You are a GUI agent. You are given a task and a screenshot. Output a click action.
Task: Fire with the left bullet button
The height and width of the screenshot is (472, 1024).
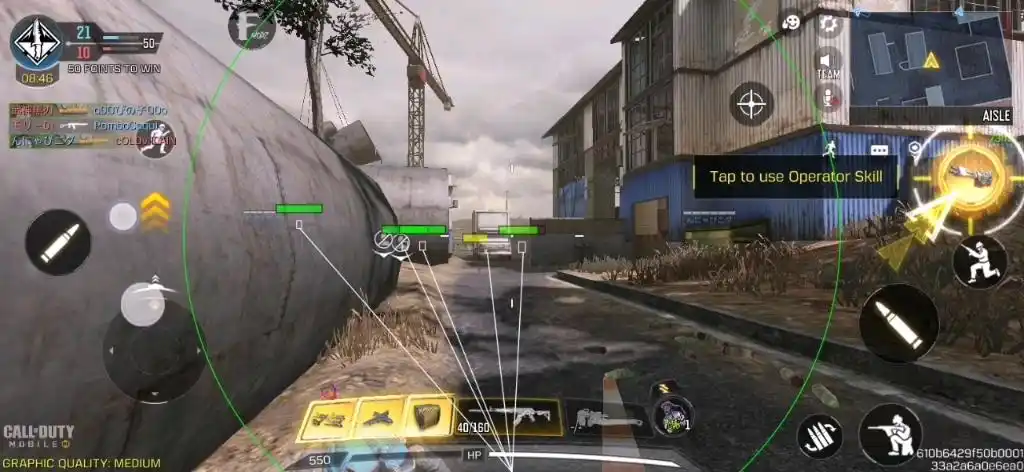tap(58, 243)
